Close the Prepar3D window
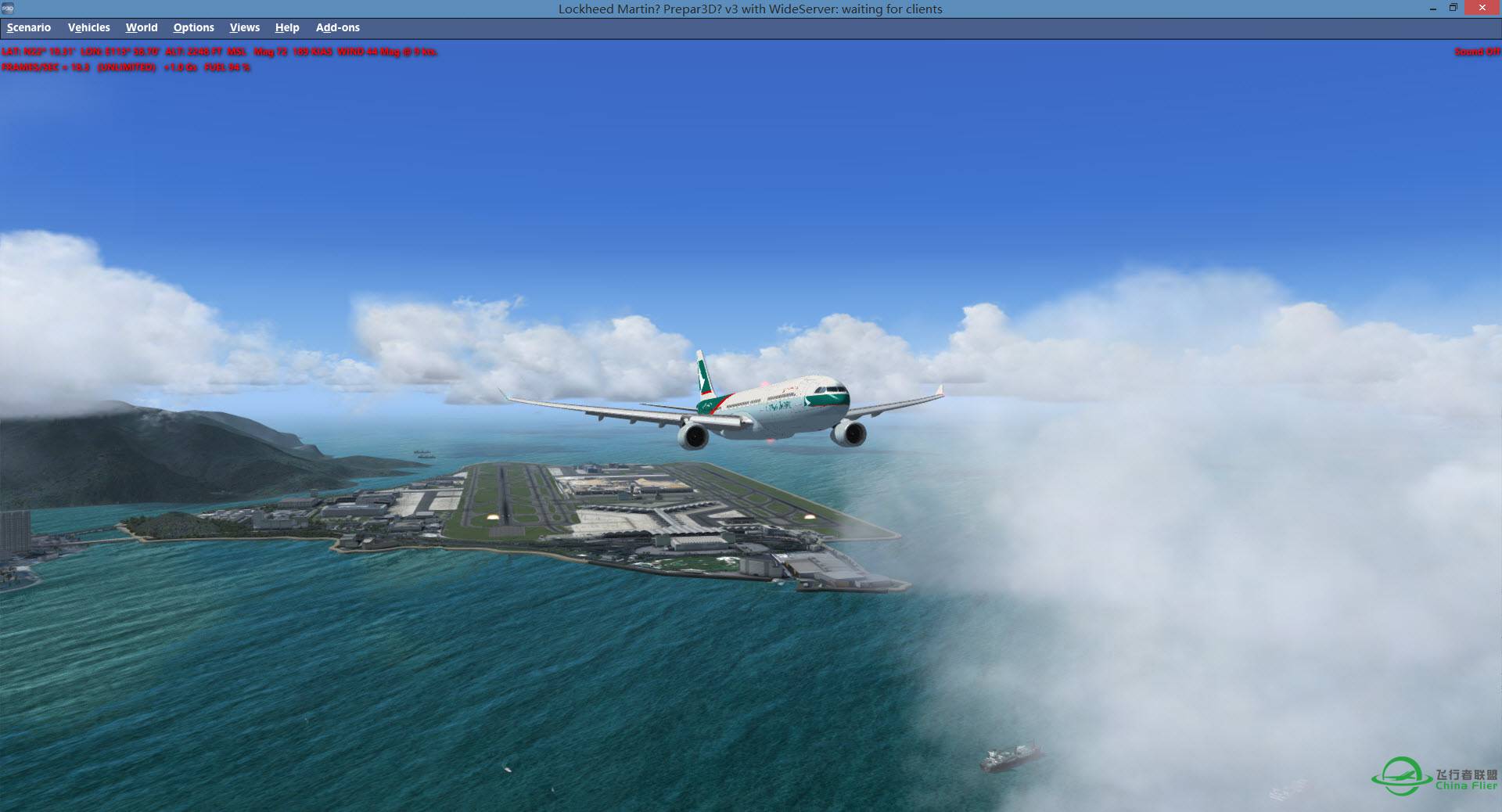Viewport: 1502px width, 812px height. tap(1479, 8)
